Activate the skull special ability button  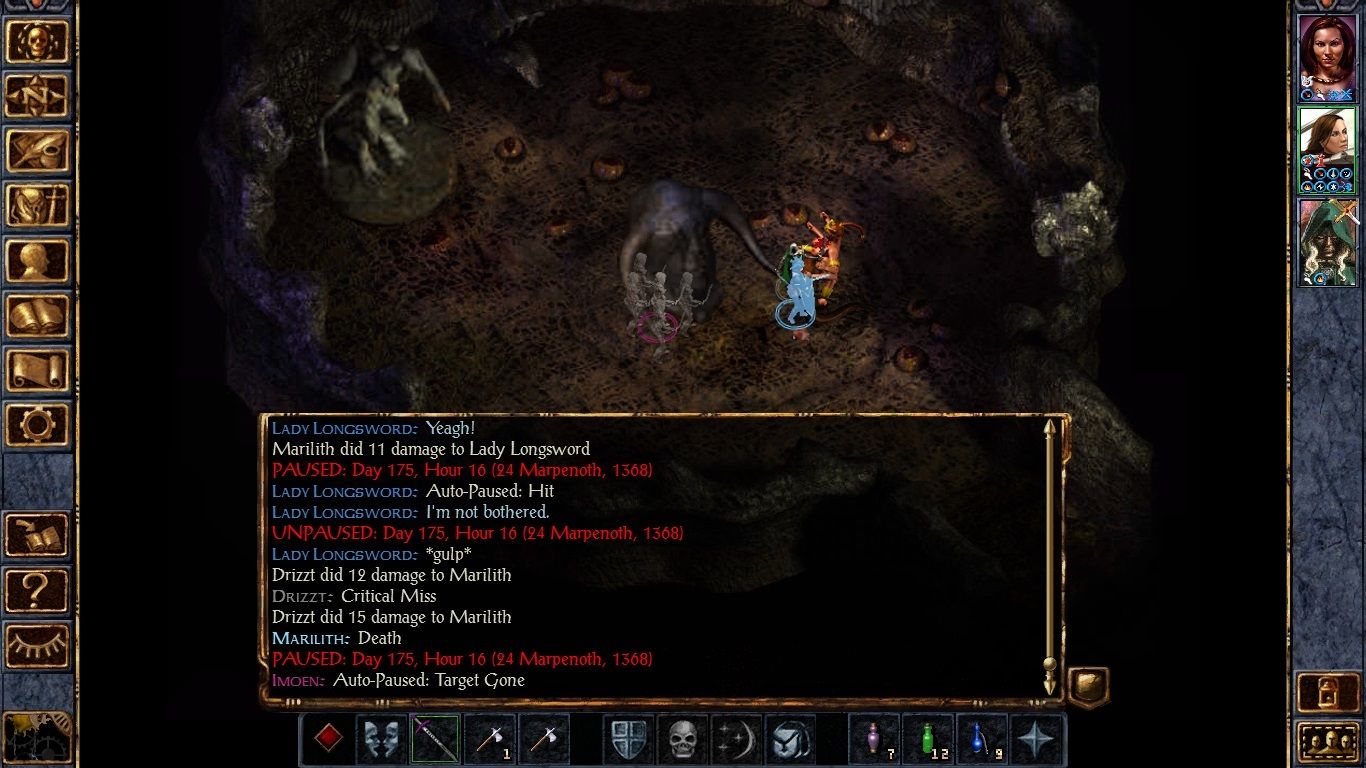point(683,739)
